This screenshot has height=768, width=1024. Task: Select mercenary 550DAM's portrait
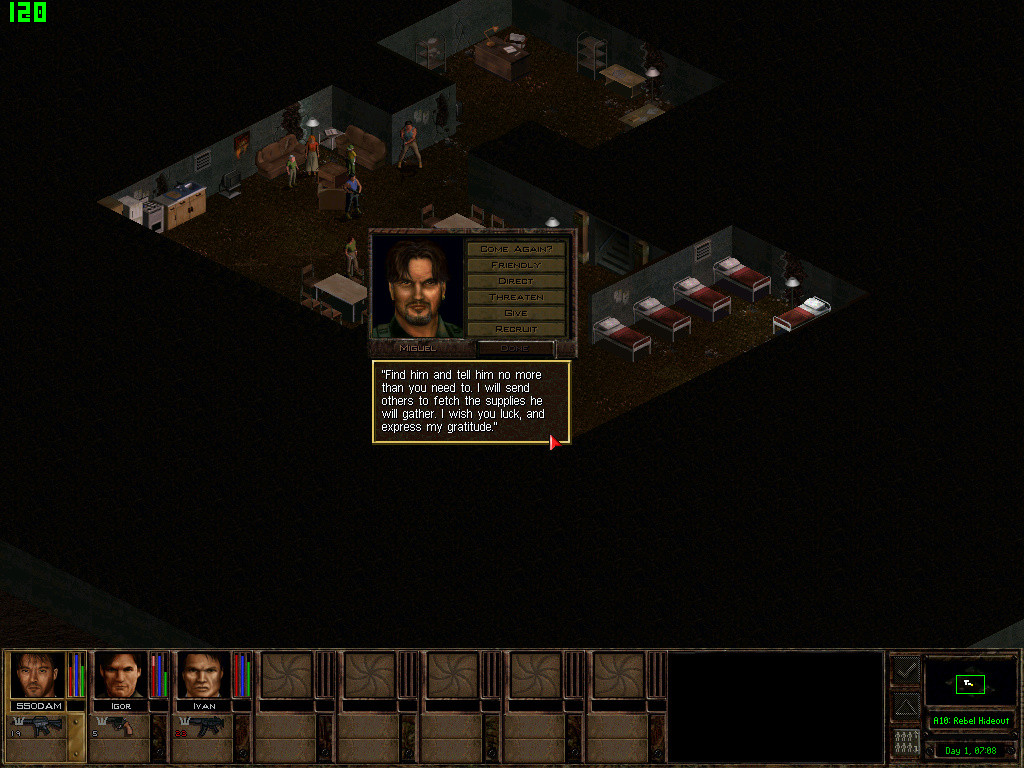point(38,675)
